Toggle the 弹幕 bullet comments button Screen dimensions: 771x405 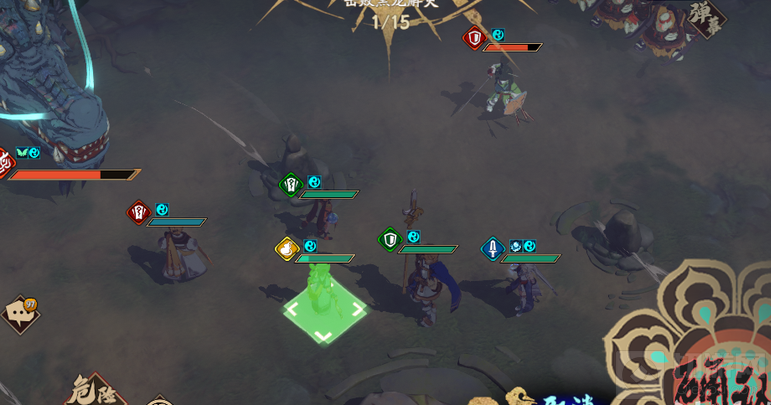pyautogui.click(x=706, y=18)
